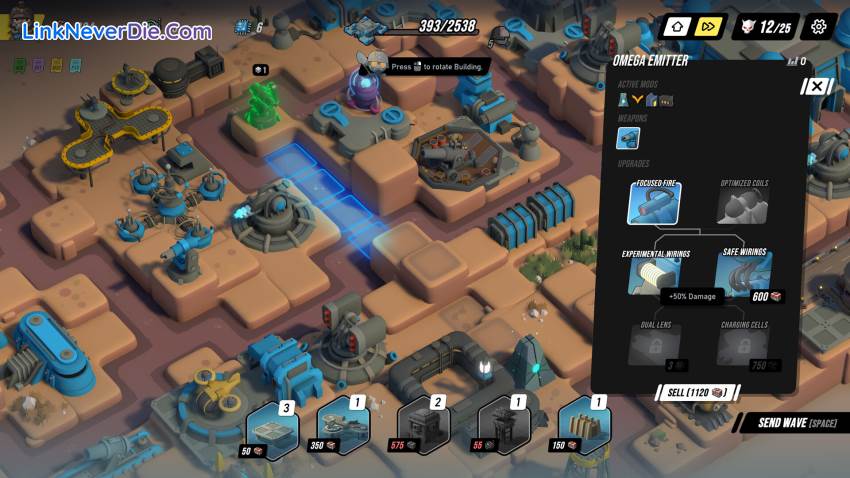Select the Focused Fire upgrade

(x=654, y=203)
